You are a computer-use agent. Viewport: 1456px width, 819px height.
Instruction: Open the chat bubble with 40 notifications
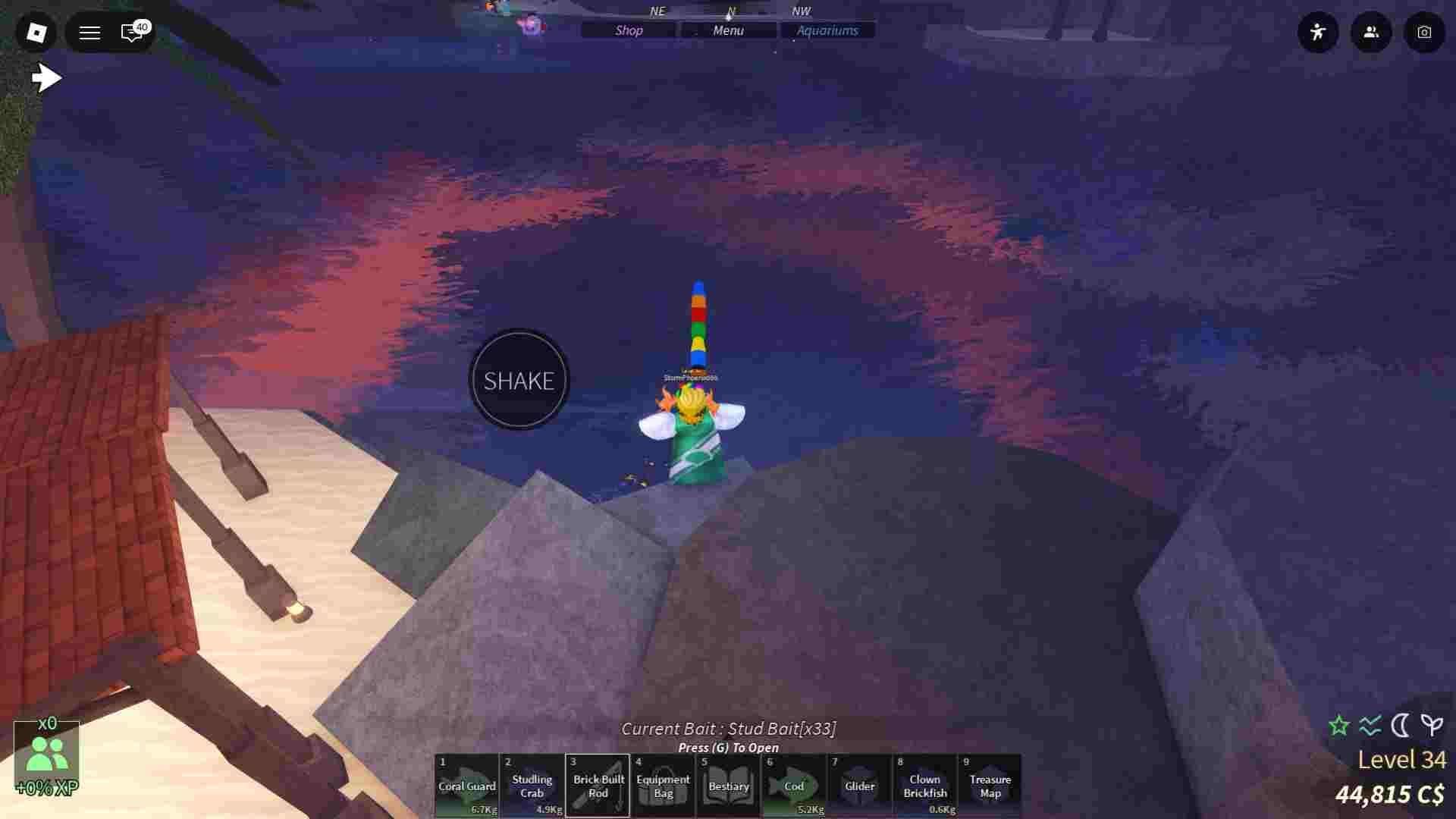coord(130,33)
